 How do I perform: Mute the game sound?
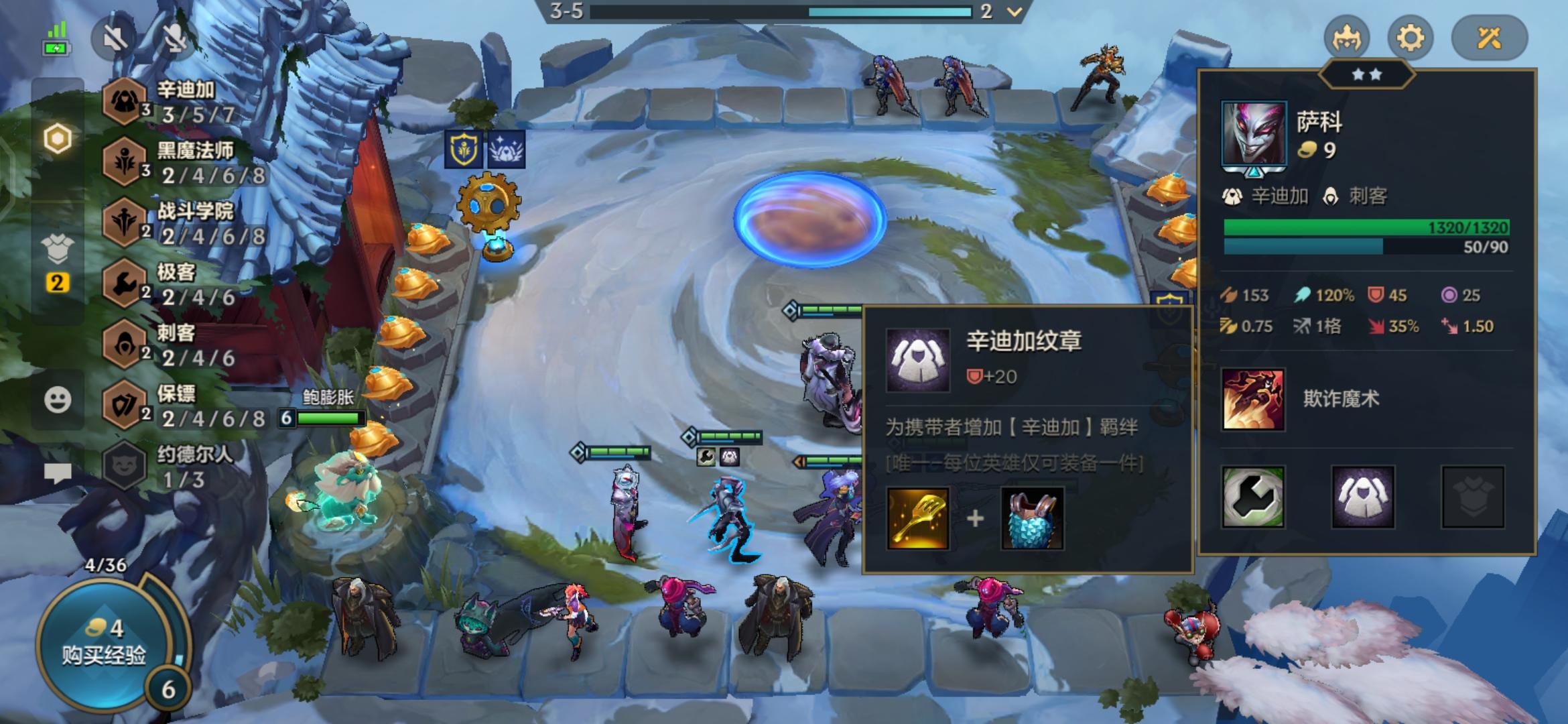(115, 38)
